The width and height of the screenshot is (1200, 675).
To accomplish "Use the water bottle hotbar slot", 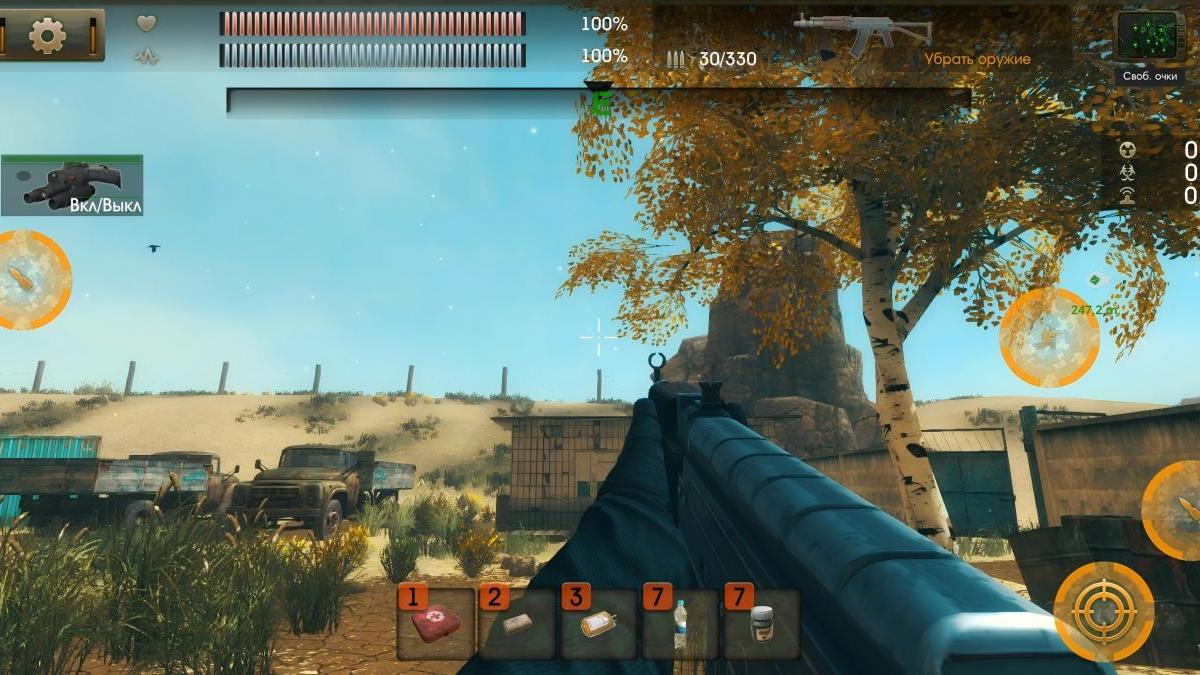I will [x=680, y=624].
